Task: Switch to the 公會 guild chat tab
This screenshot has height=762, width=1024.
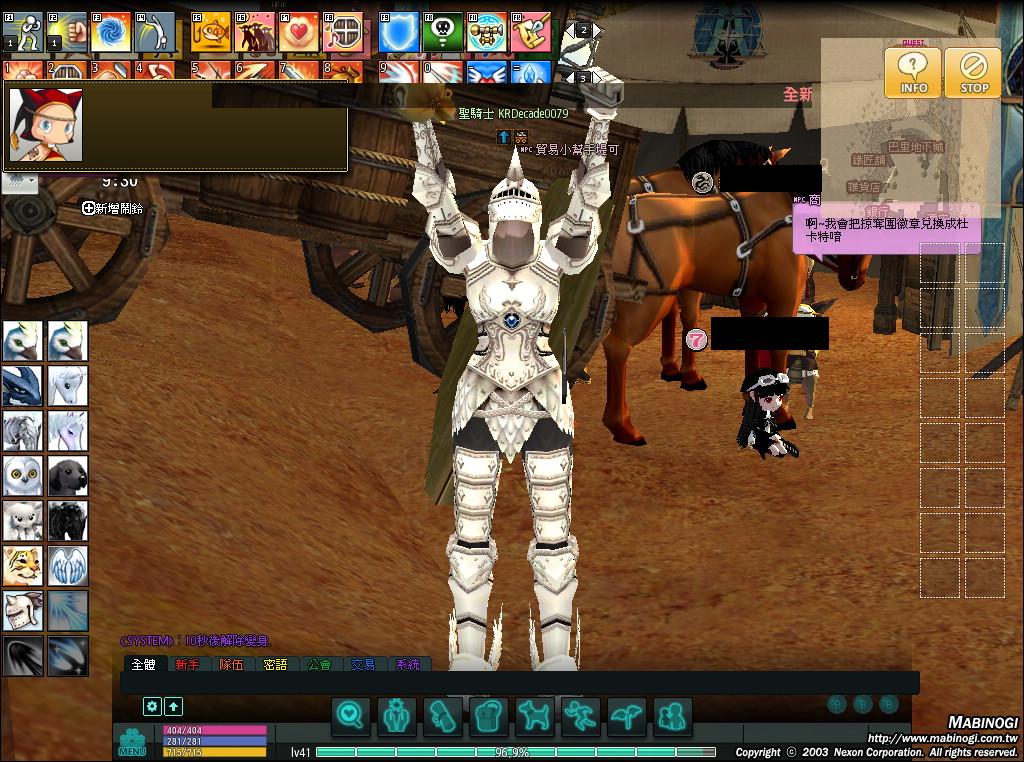Action: [x=319, y=664]
